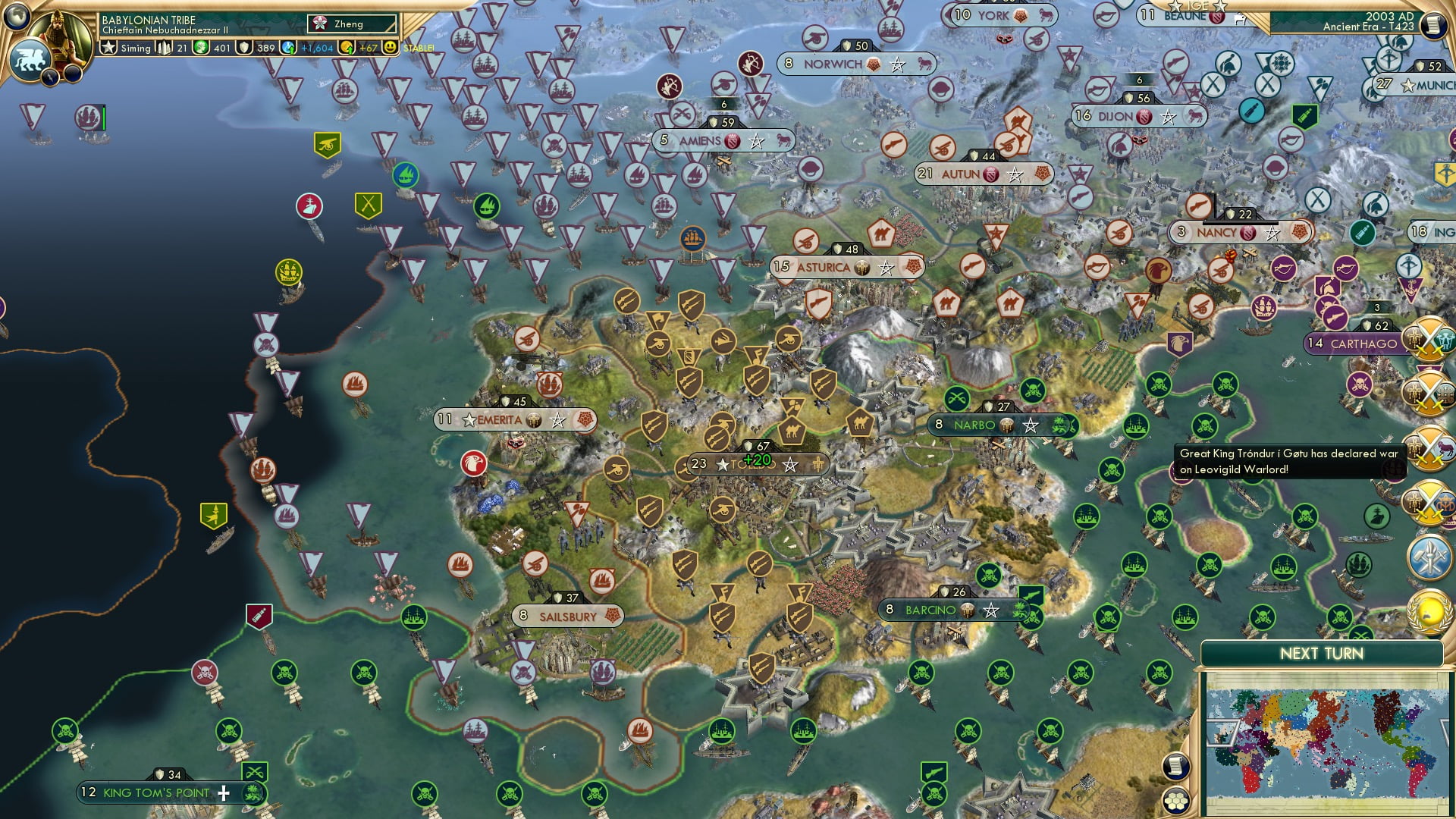
Task: Open research via the +1,604 science icon
Action: point(287,47)
